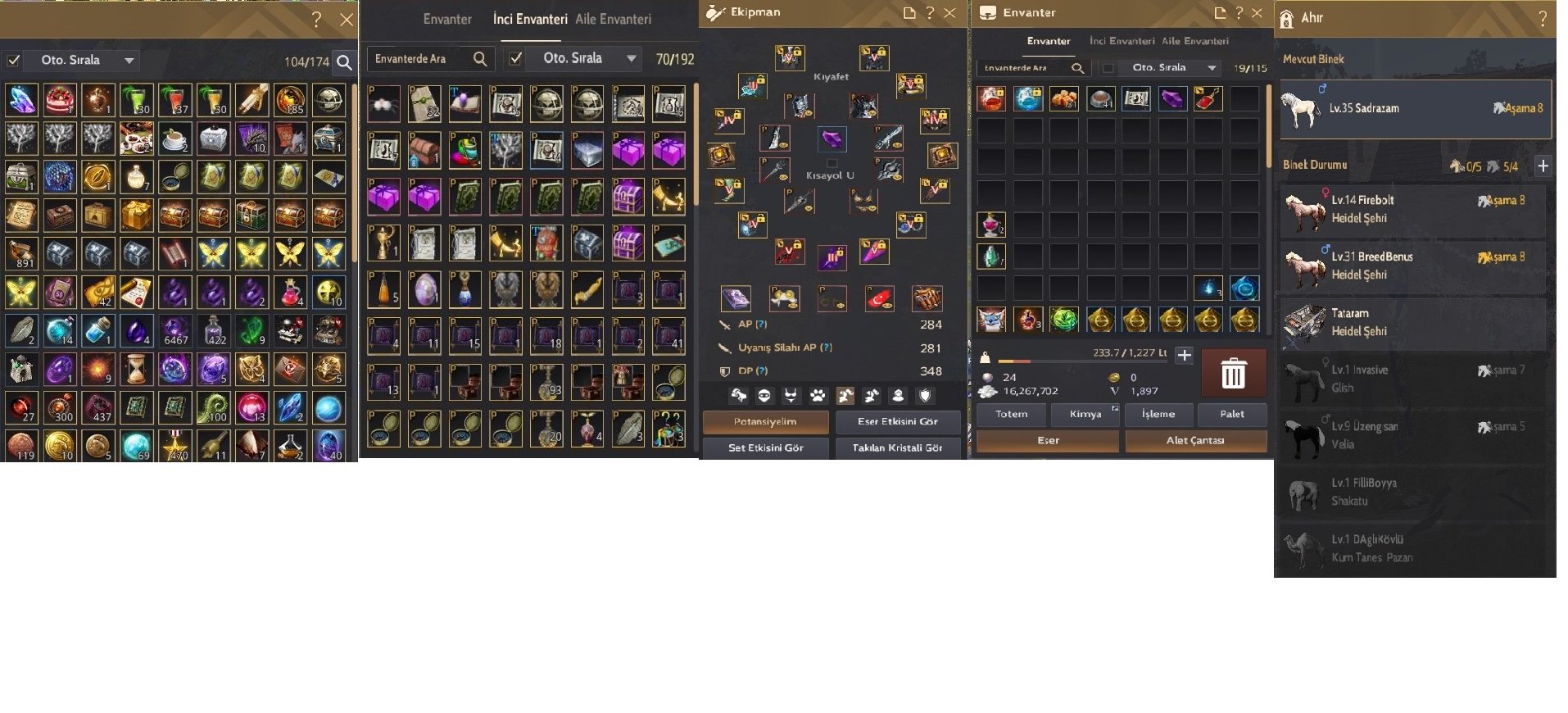Image resolution: width=1568 pixels, height=713 pixels.
Task: Open the underwear equipment filter
Action: click(790, 396)
